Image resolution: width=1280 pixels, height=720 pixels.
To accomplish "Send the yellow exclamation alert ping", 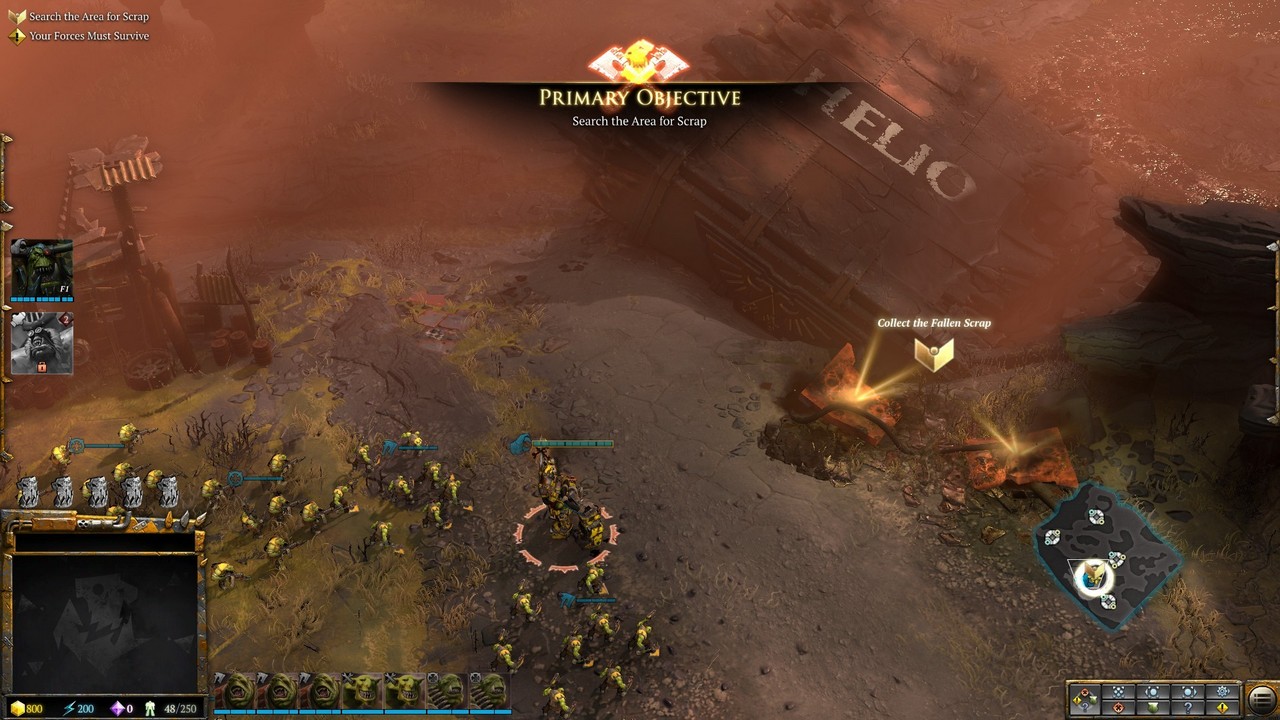I will tap(1223, 708).
